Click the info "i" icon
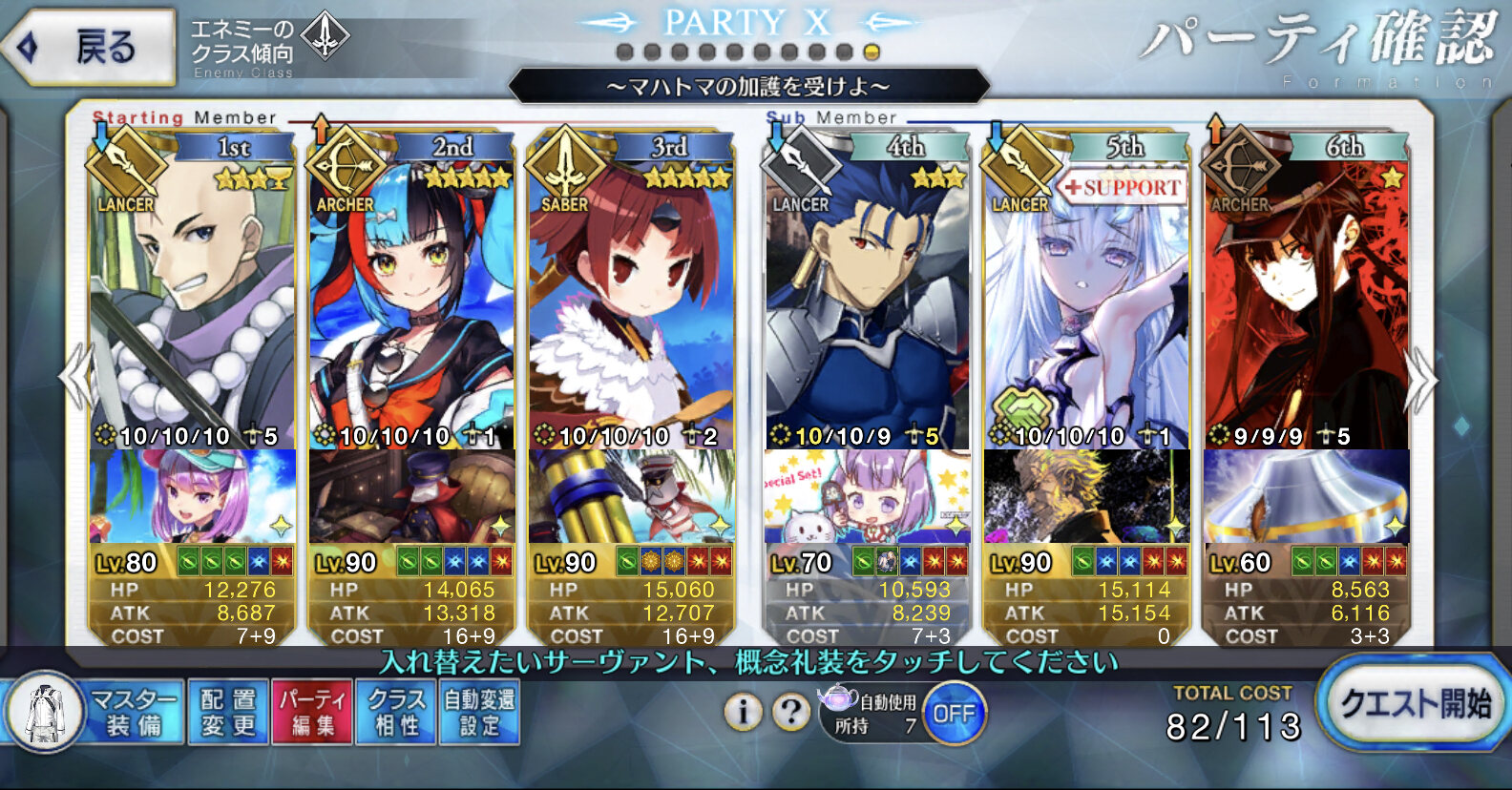The height and width of the screenshot is (790, 1512). pos(743,711)
